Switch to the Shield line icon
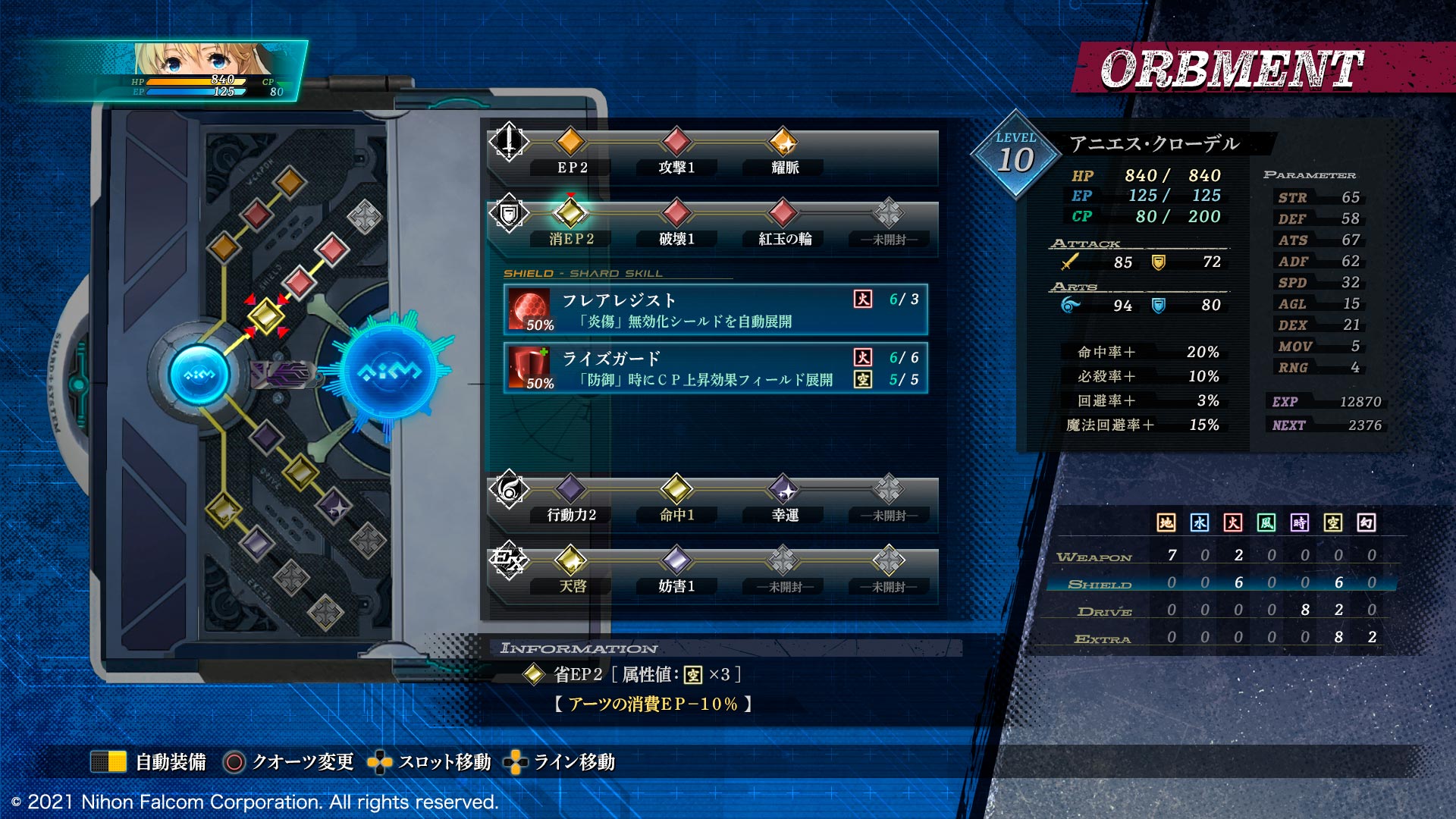 [x=509, y=213]
